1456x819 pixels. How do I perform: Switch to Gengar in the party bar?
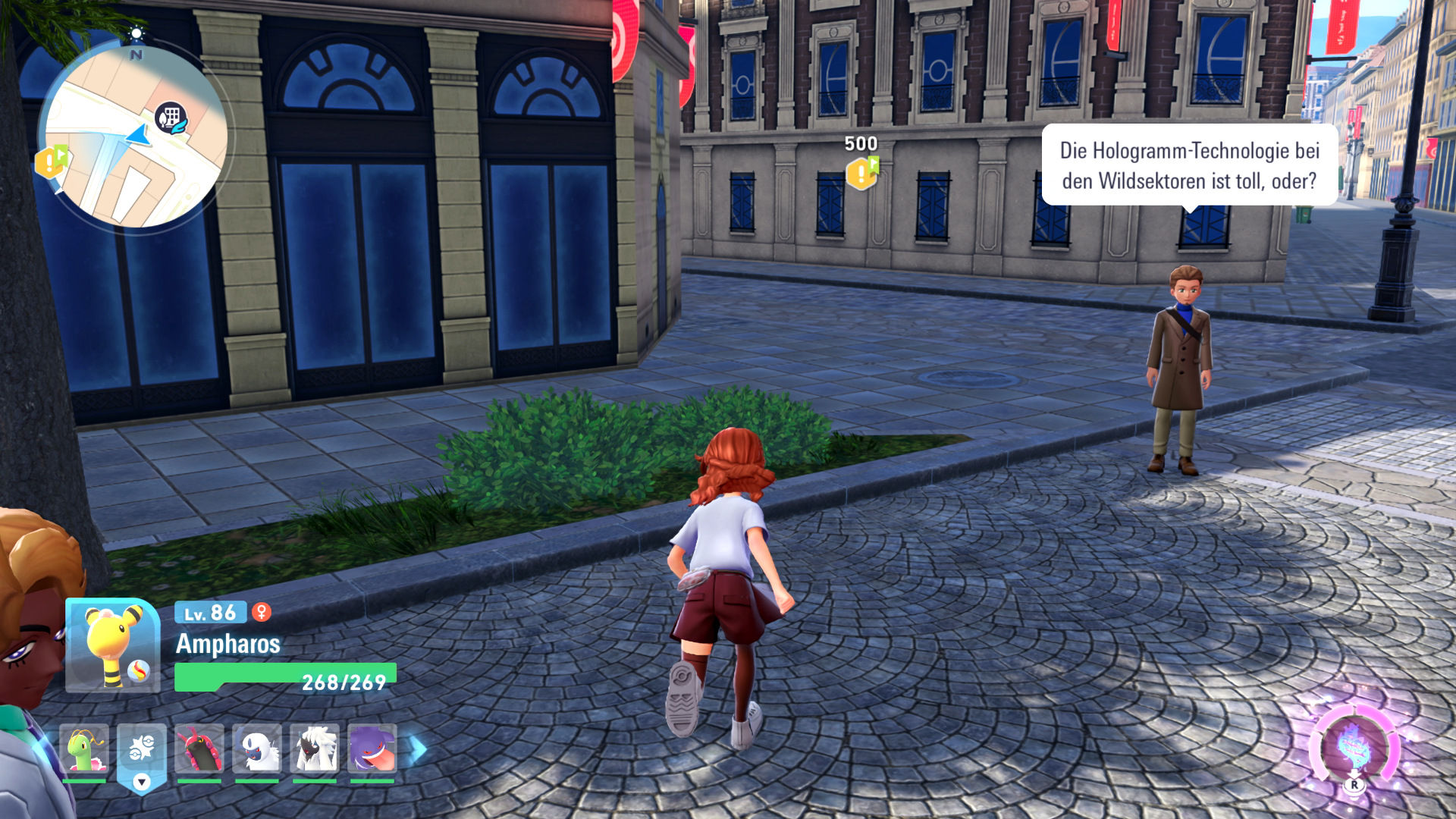pos(372,750)
